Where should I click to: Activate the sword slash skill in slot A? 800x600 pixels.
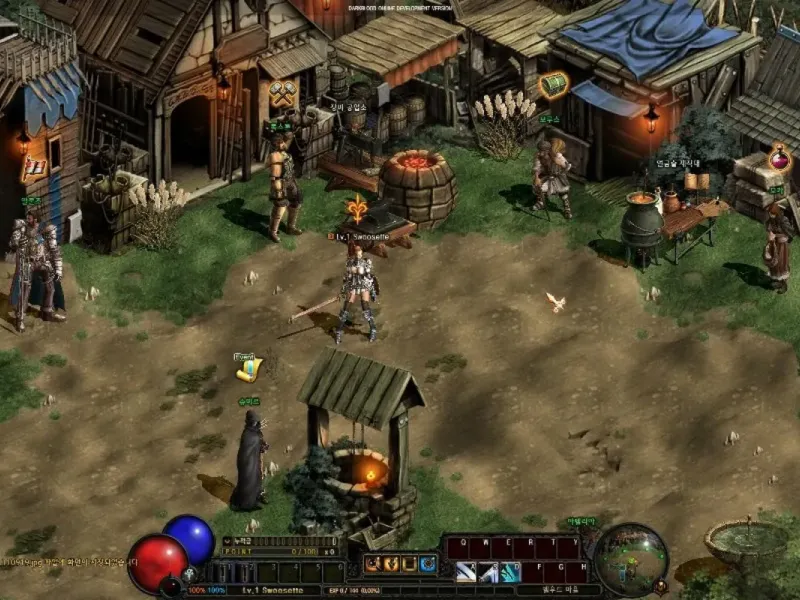coord(466,572)
